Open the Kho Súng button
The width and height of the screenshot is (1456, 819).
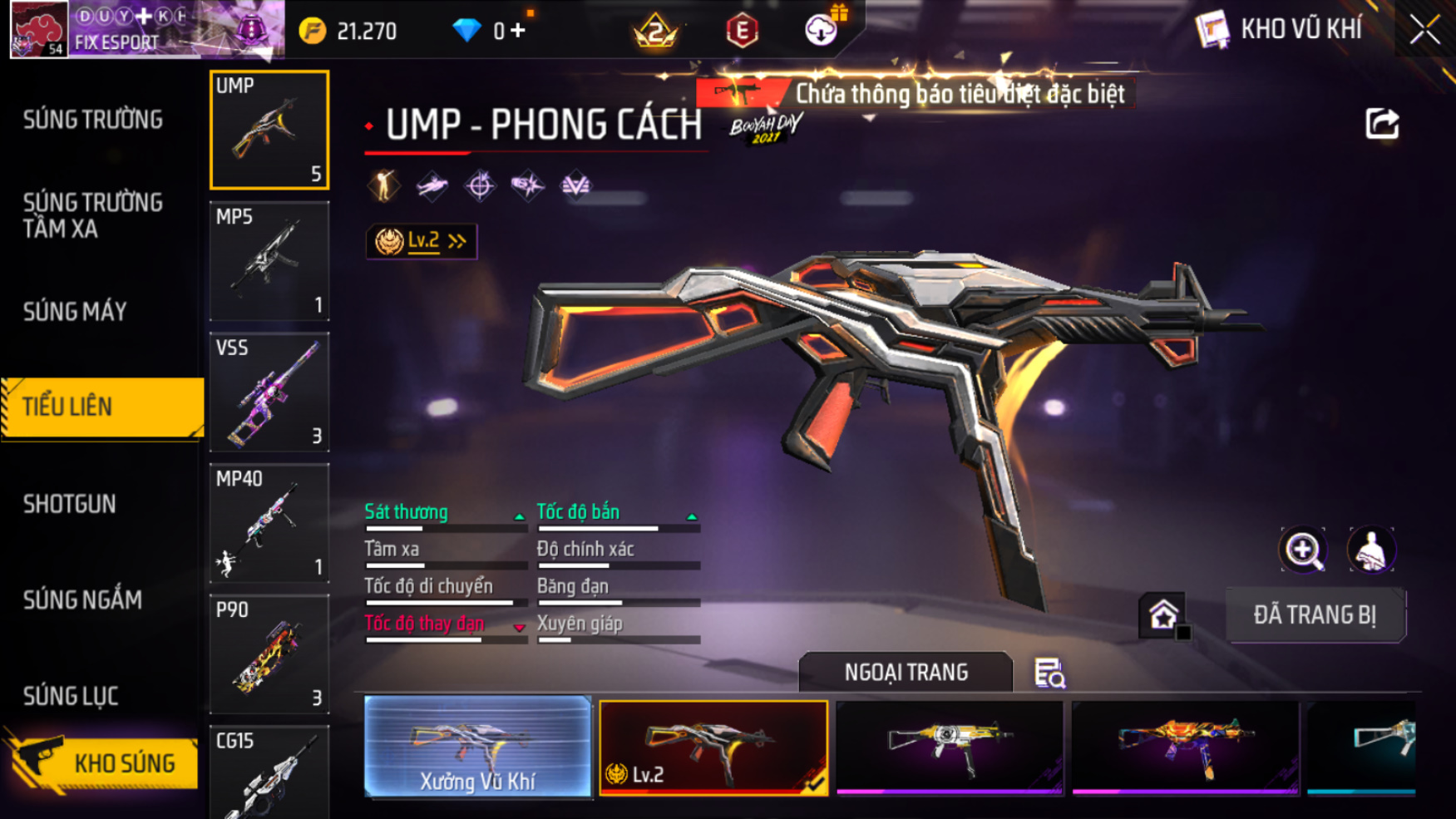point(103,762)
